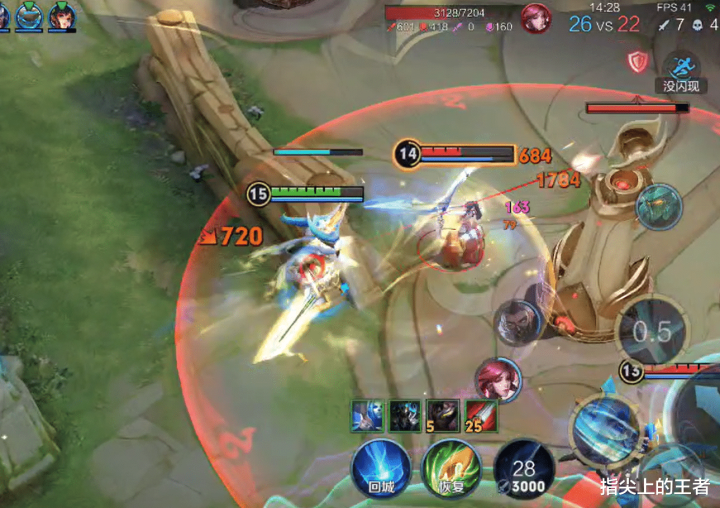720x508 pixels.
Task: Target the red-haired hero portrait near skills
Action: point(498,381)
